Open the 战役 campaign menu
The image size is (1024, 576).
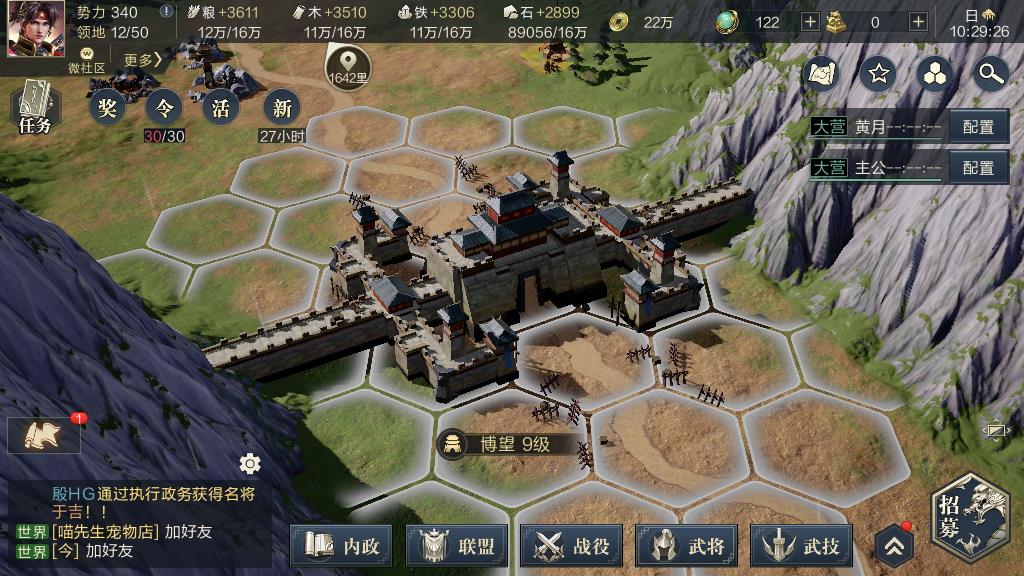[571, 546]
